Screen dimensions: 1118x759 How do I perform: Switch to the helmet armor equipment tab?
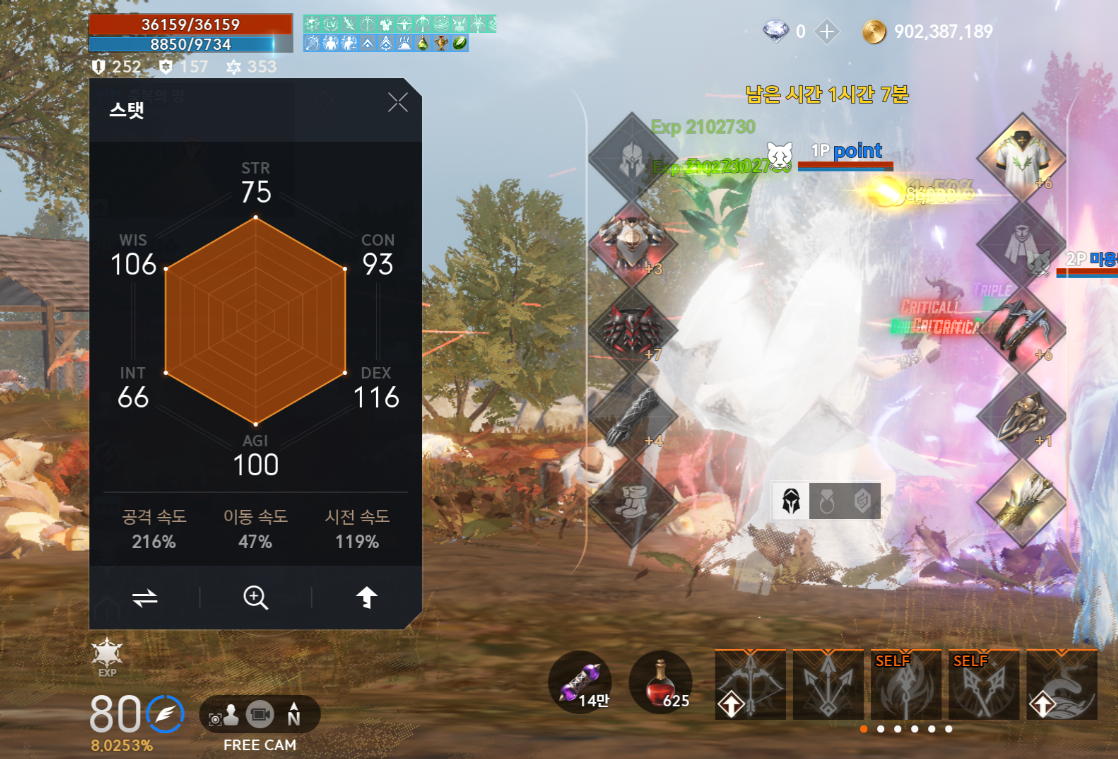point(791,501)
